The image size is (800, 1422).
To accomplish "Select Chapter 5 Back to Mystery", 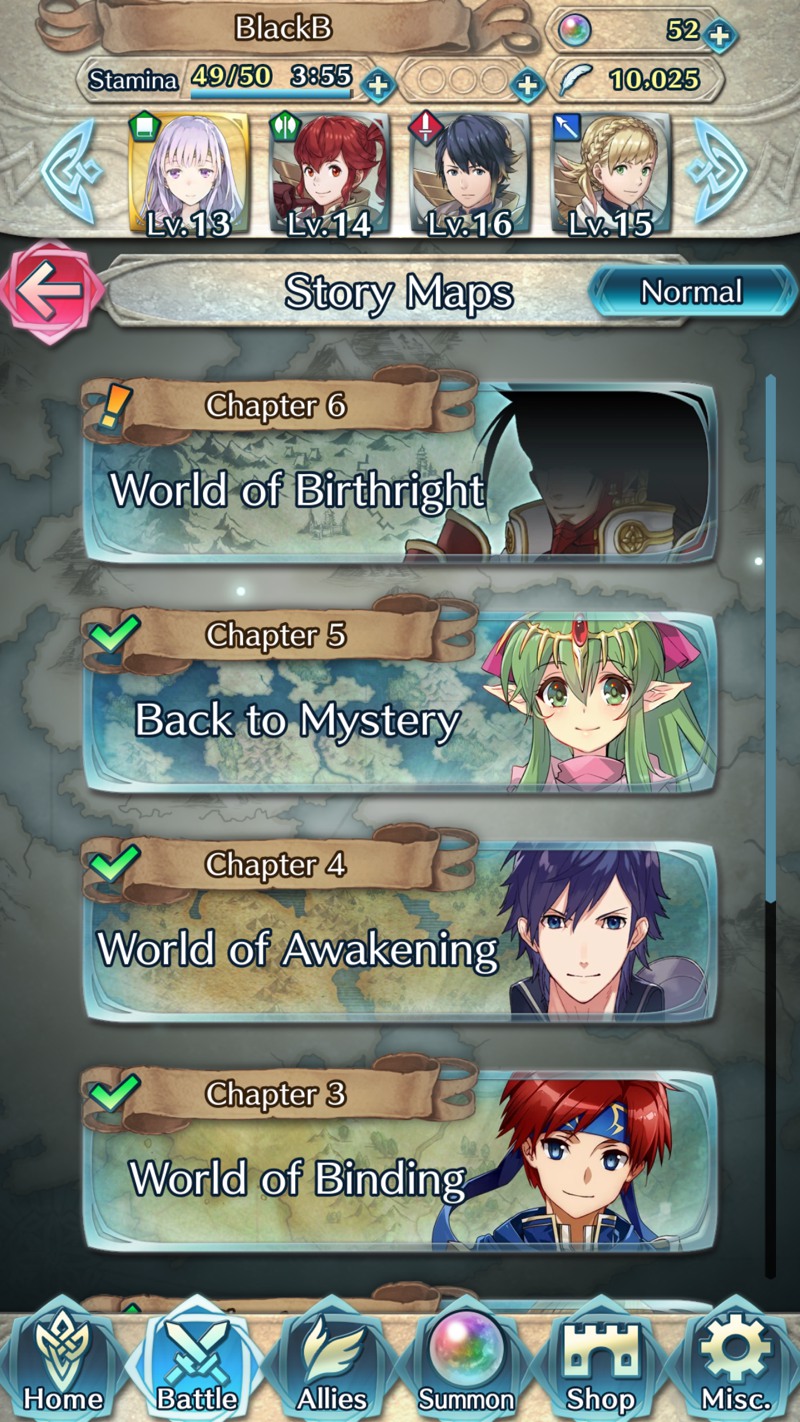I will (x=400, y=702).
